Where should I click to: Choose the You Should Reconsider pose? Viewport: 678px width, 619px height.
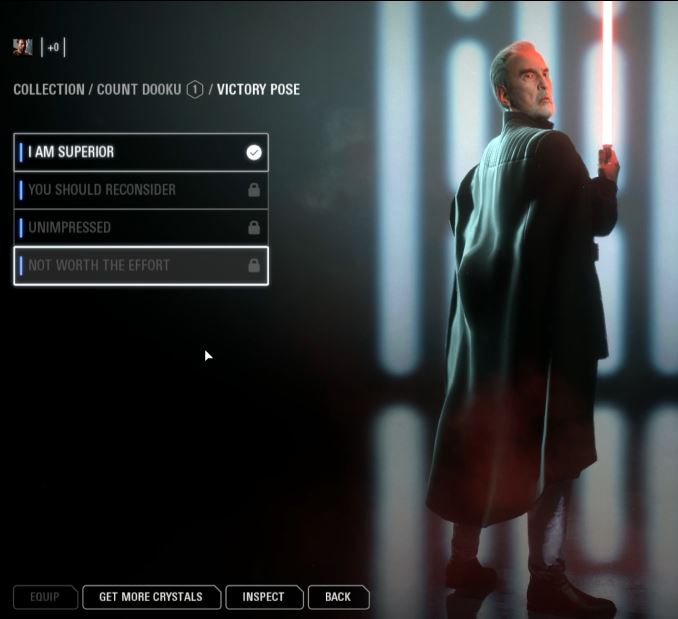(140, 190)
